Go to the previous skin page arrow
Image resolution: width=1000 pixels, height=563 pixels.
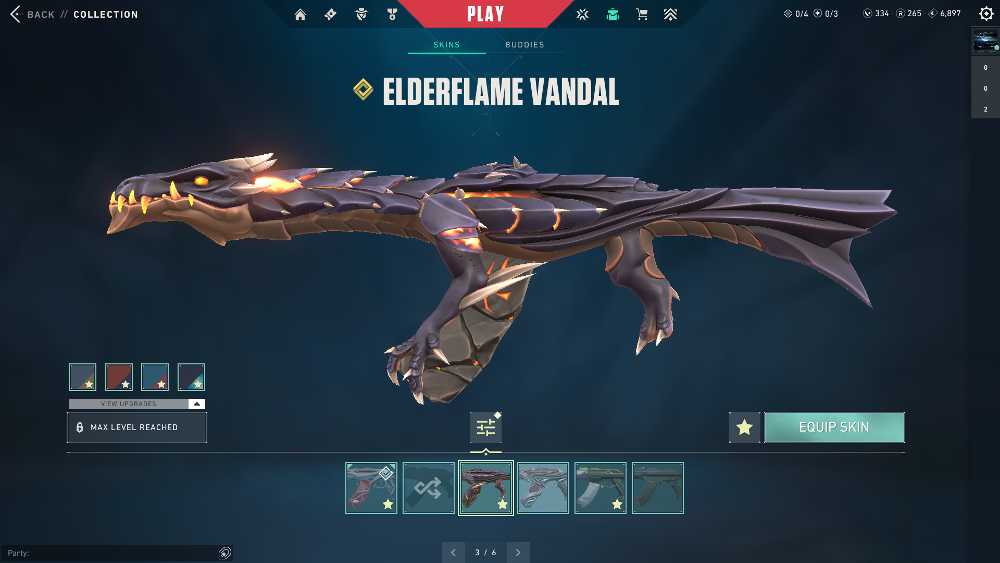454,552
